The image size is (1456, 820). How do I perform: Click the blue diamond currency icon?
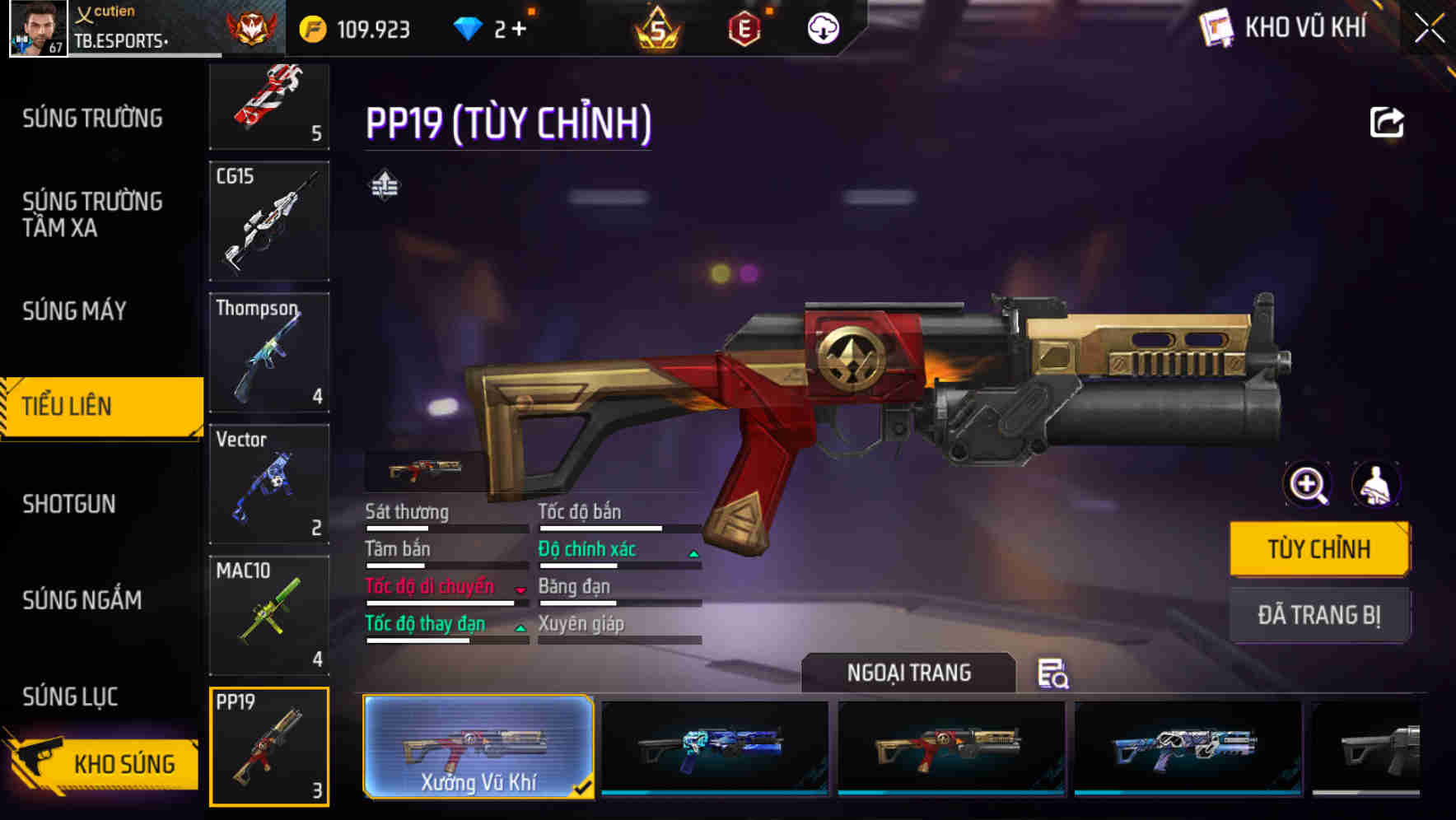pos(469,27)
